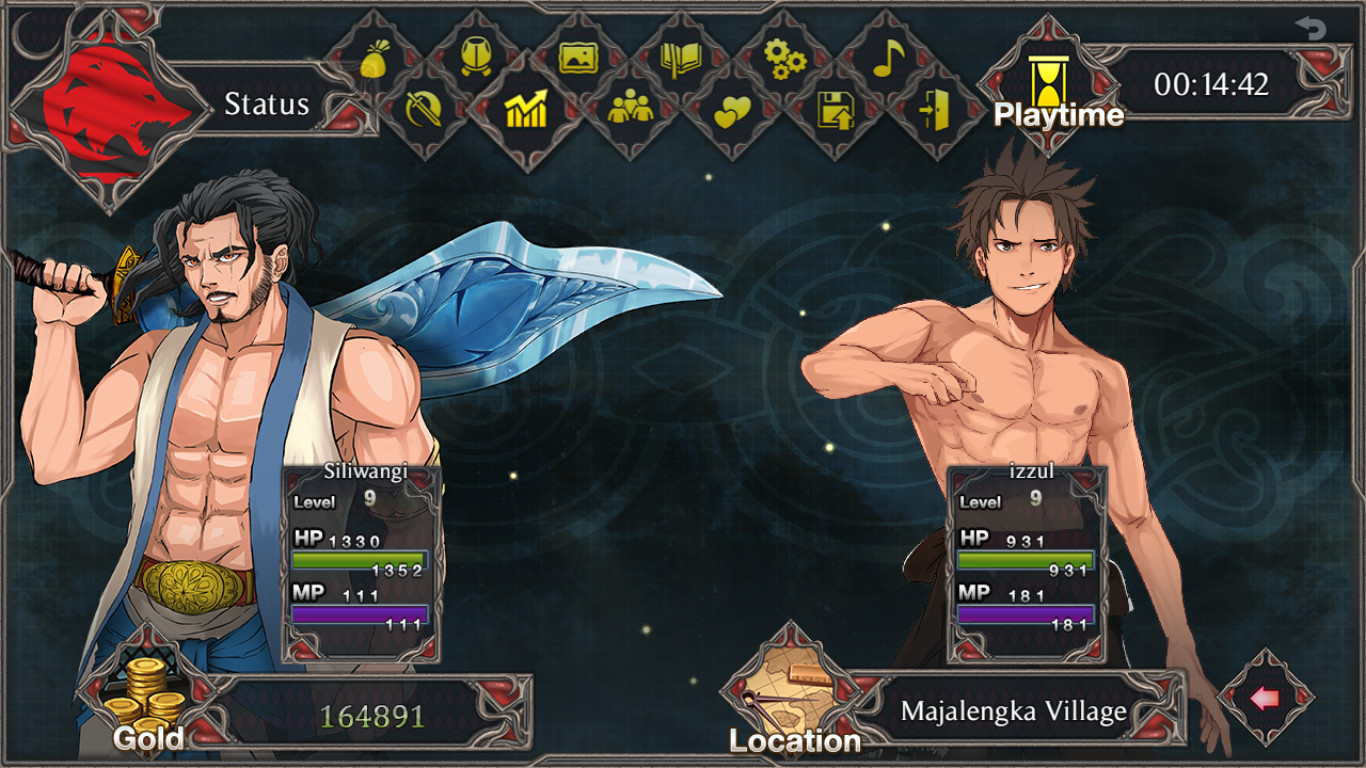Open the music note icon
The width and height of the screenshot is (1366, 768).
(887, 58)
